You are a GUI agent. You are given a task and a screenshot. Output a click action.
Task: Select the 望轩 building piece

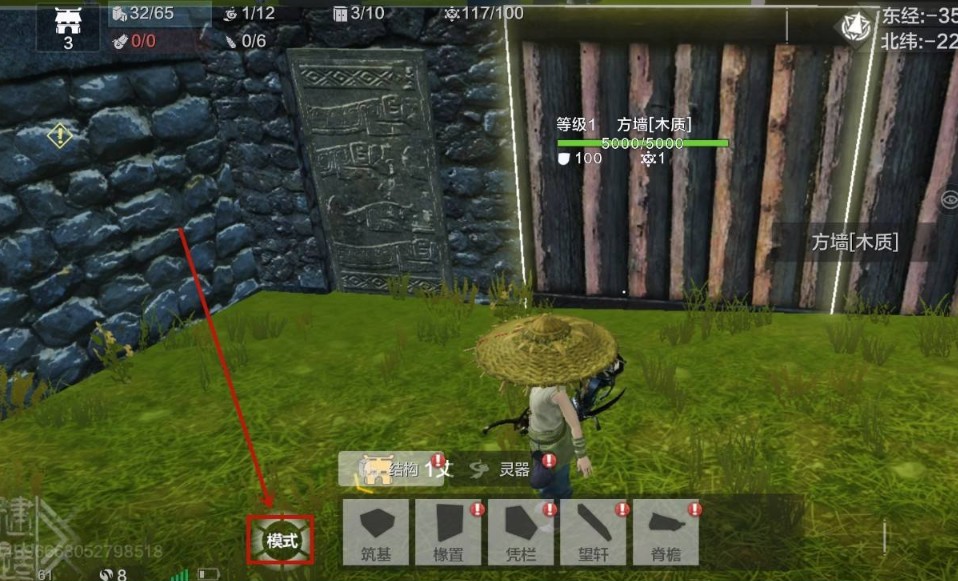pyautogui.click(x=593, y=531)
